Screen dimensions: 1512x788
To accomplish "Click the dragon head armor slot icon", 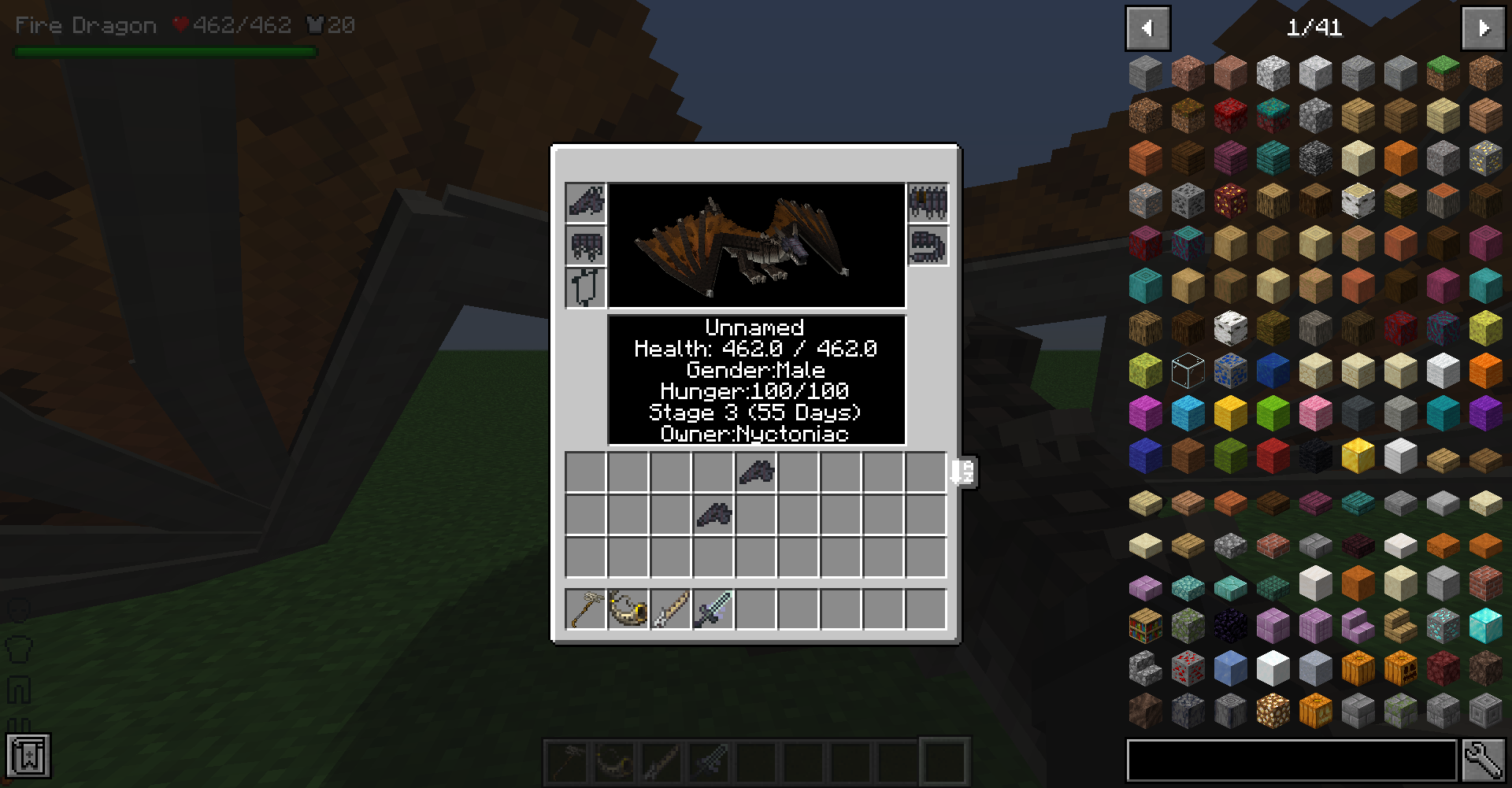I will pyautogui.click(x=585, y=203).
